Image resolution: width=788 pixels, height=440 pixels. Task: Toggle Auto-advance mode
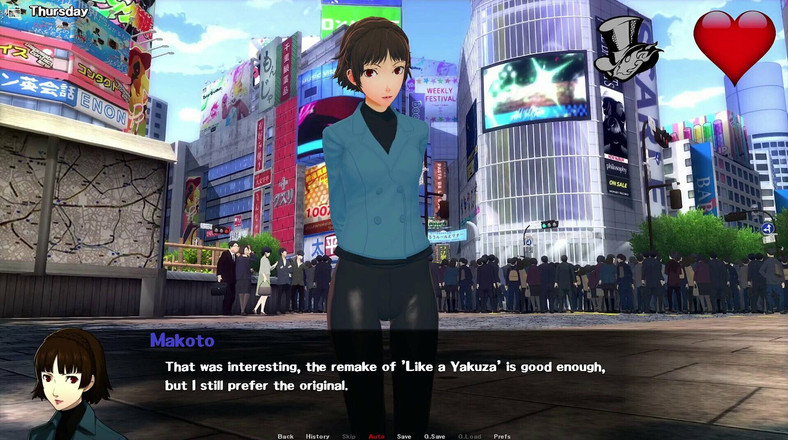click(x=376, y=436)
